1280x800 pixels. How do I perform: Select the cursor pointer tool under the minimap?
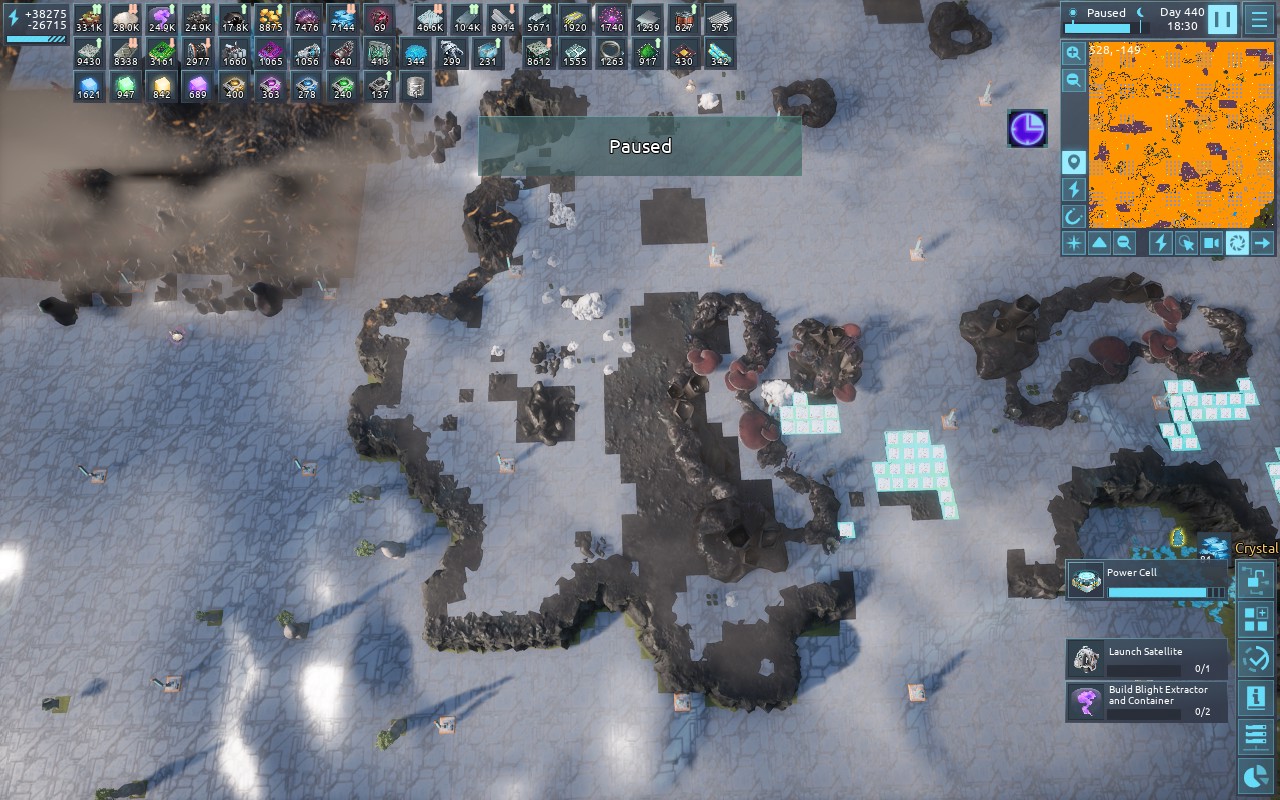pos(1186,243)
